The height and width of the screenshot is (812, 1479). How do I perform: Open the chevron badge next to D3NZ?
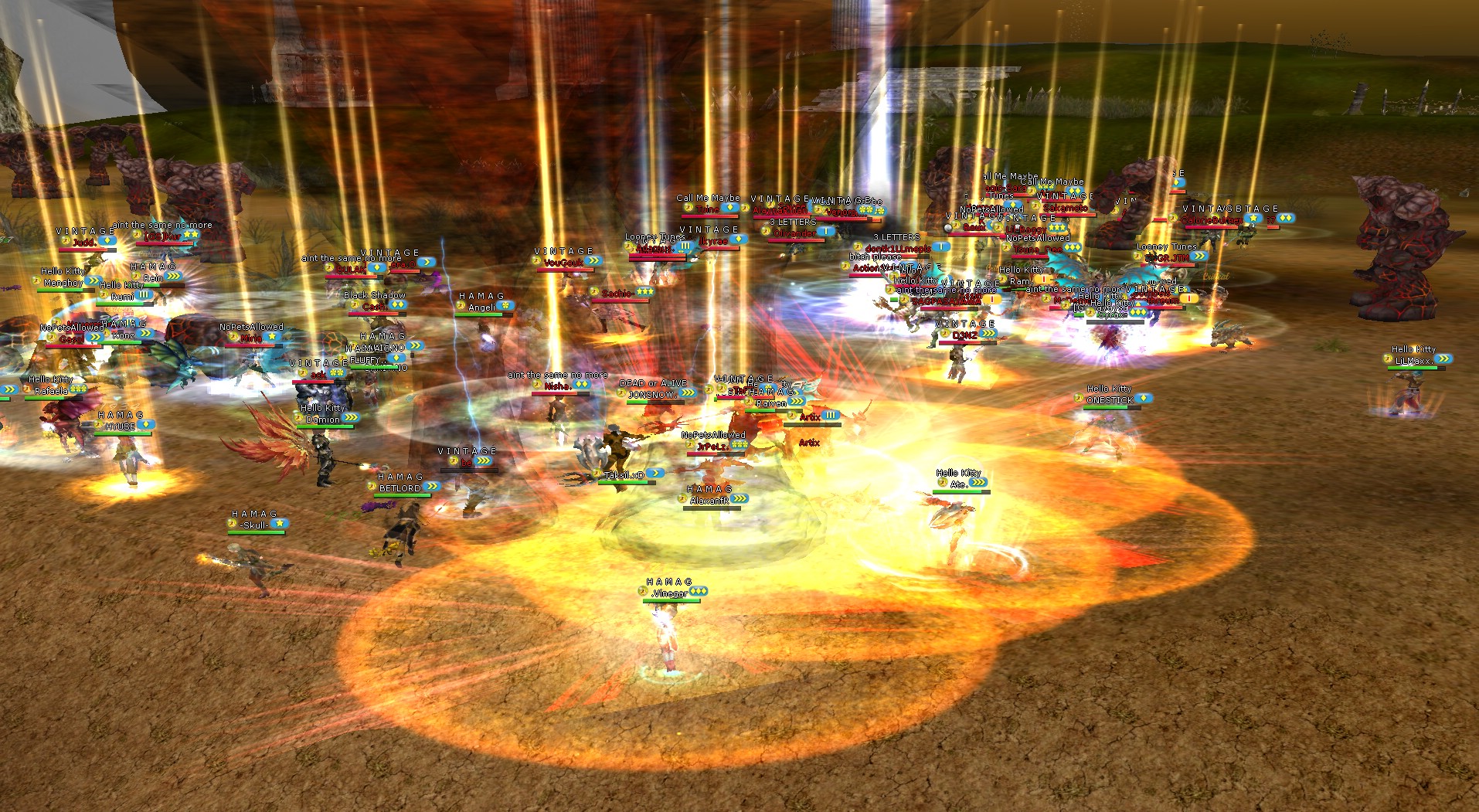click(989, 335)
